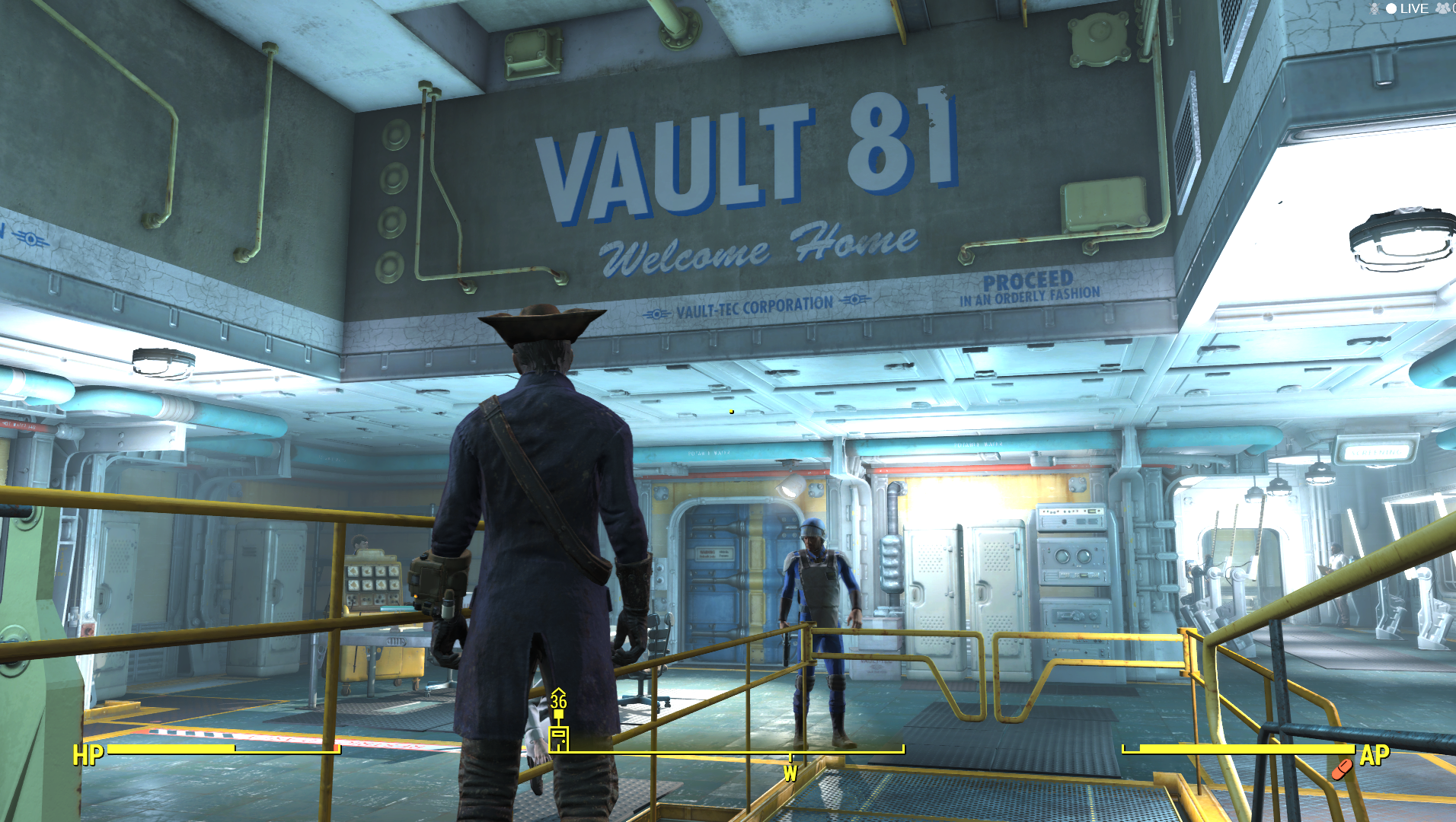Open the viewers group icon

coord(1443,8)
